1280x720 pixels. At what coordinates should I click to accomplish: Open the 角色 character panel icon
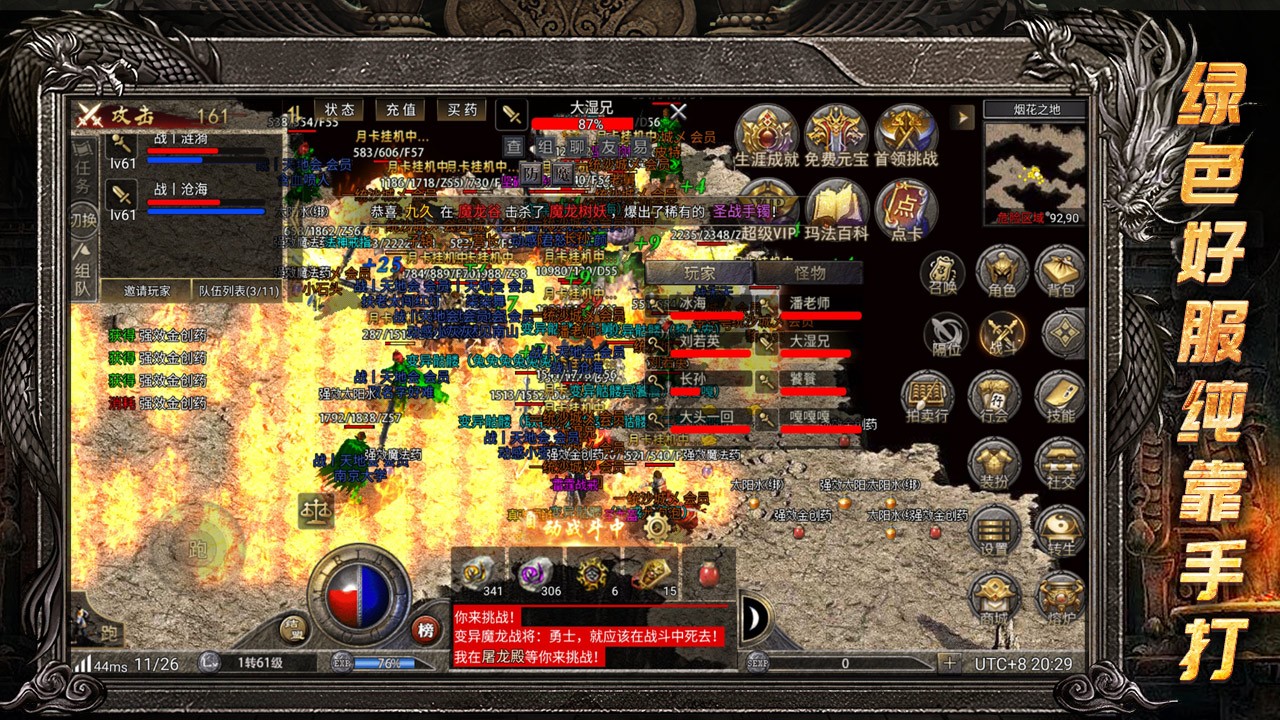[x=1002, y=272]
